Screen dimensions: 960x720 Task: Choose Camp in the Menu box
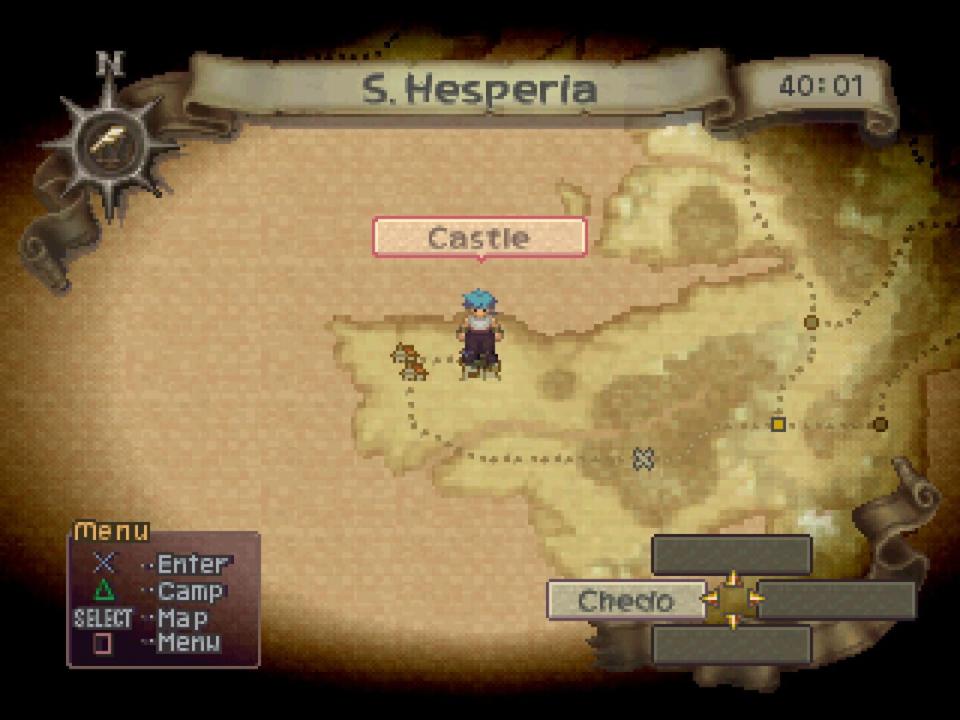190,592
